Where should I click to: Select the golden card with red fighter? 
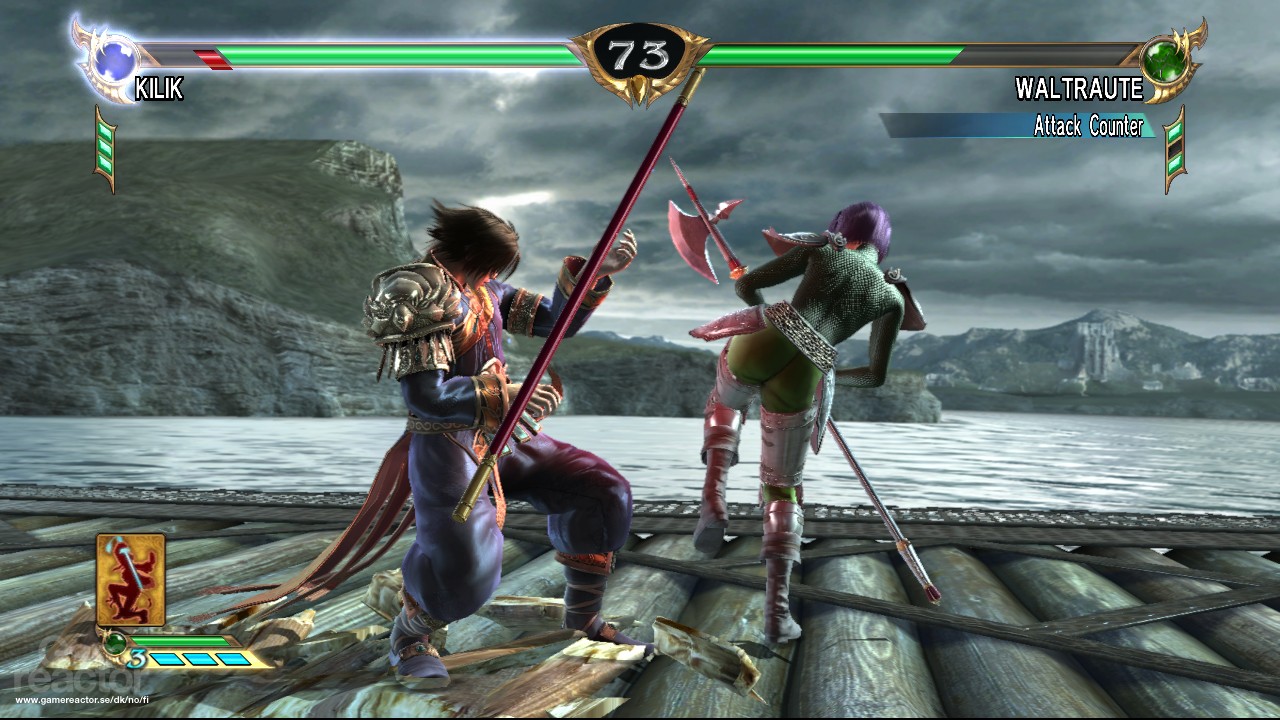[130, 579]
